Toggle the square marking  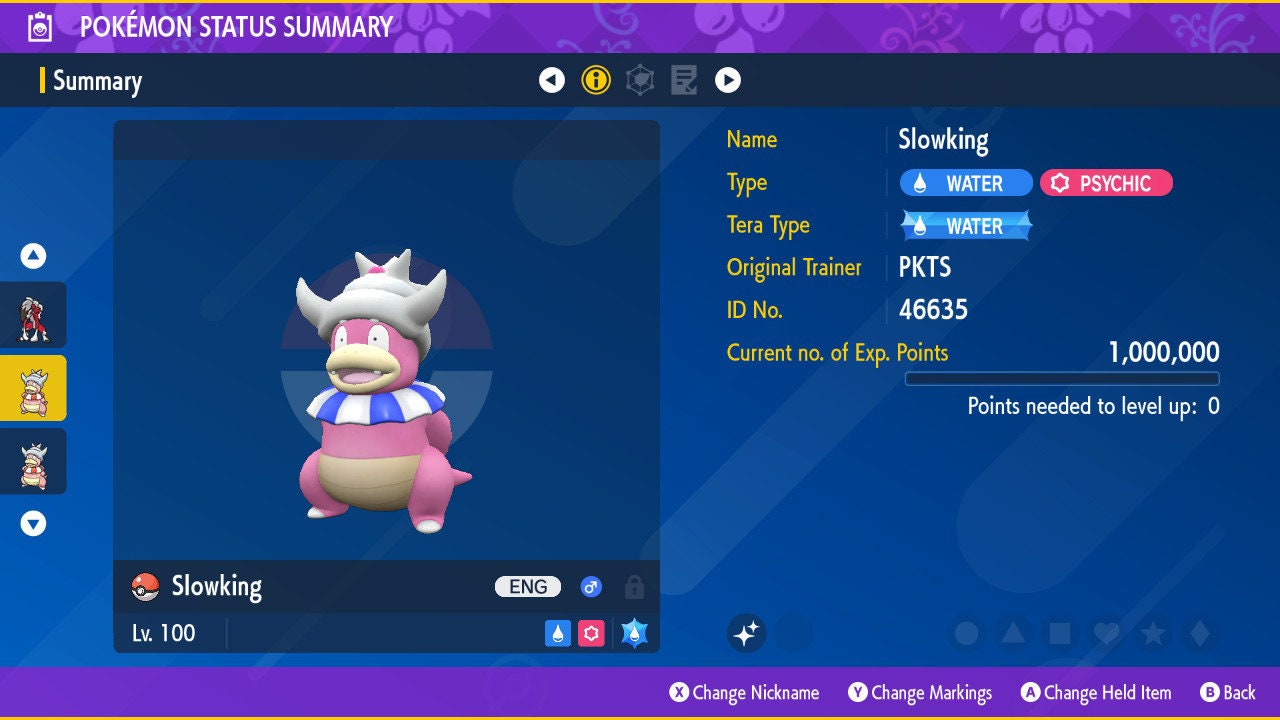(1059, 633)
